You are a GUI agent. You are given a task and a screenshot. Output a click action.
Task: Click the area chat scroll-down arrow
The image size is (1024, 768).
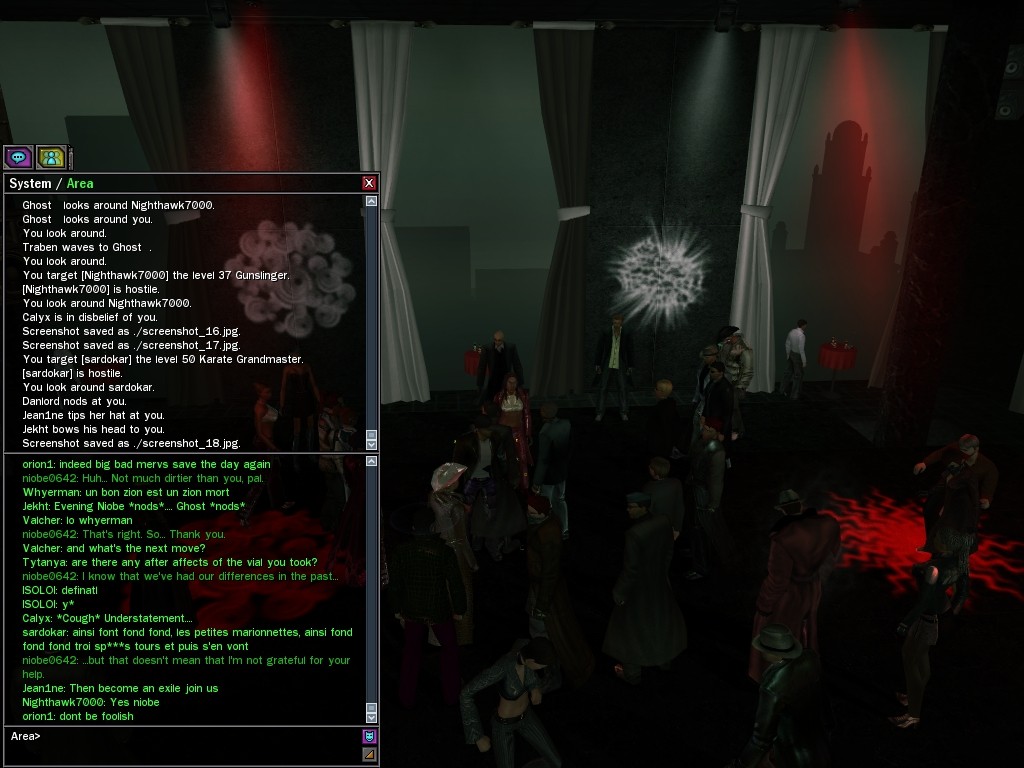(372, 716)
